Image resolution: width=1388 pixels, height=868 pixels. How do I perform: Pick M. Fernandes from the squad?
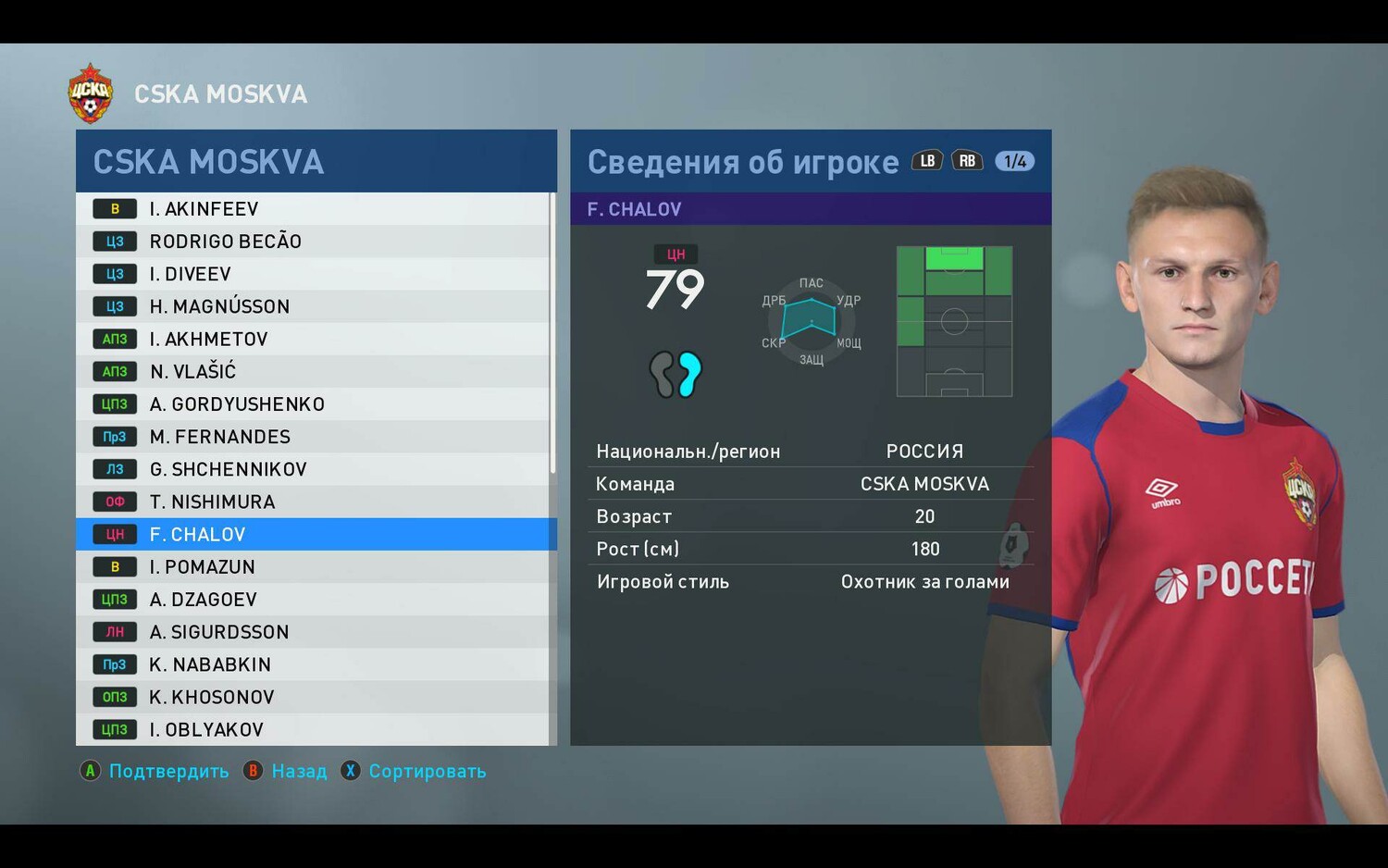point(315,437)
